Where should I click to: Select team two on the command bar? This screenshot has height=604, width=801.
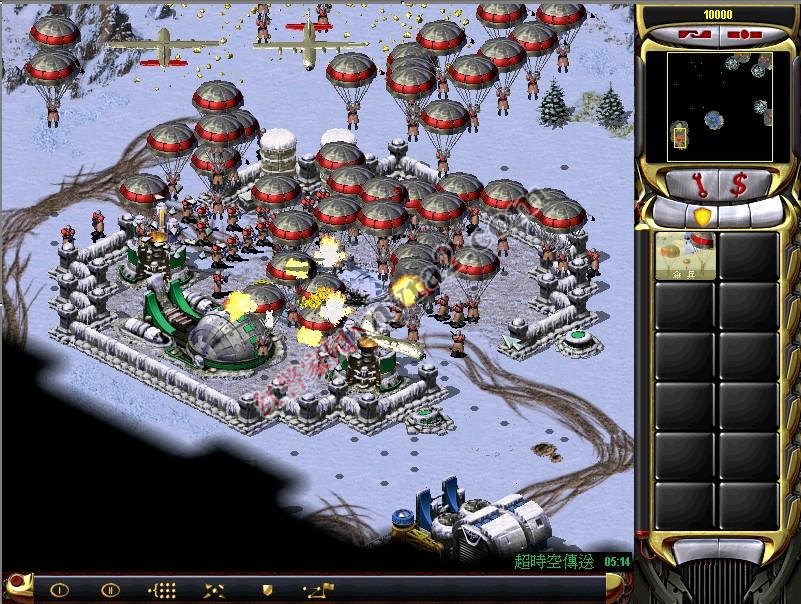(110, 590)
